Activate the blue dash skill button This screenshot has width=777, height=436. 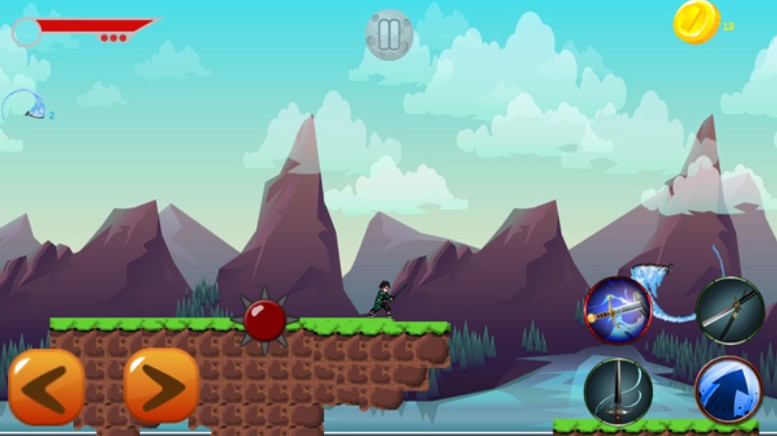(x=729, y=390)
